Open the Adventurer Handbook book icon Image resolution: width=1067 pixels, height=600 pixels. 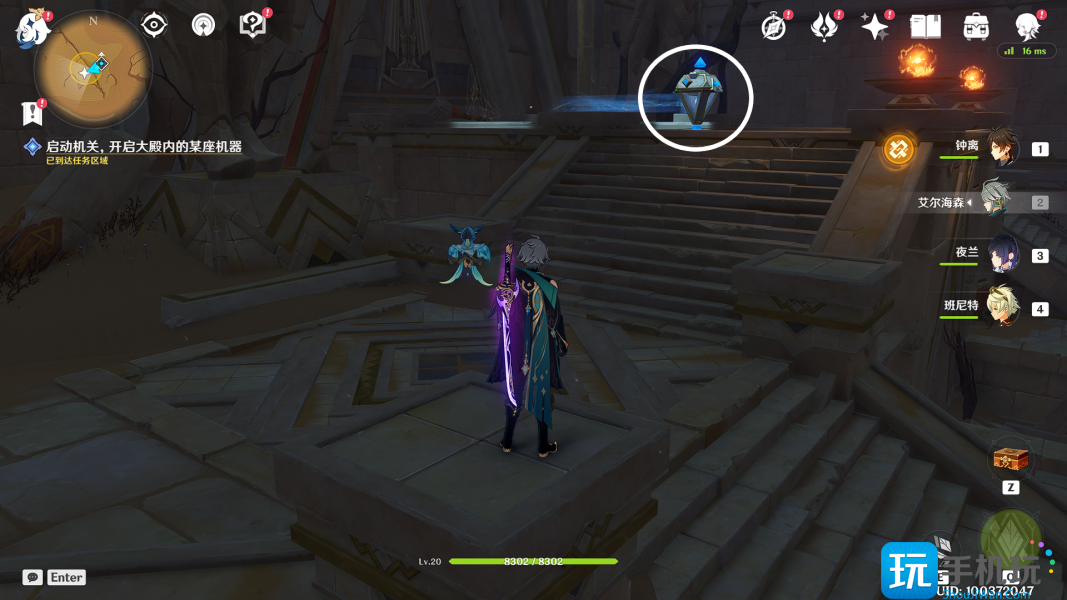[926, 27]
